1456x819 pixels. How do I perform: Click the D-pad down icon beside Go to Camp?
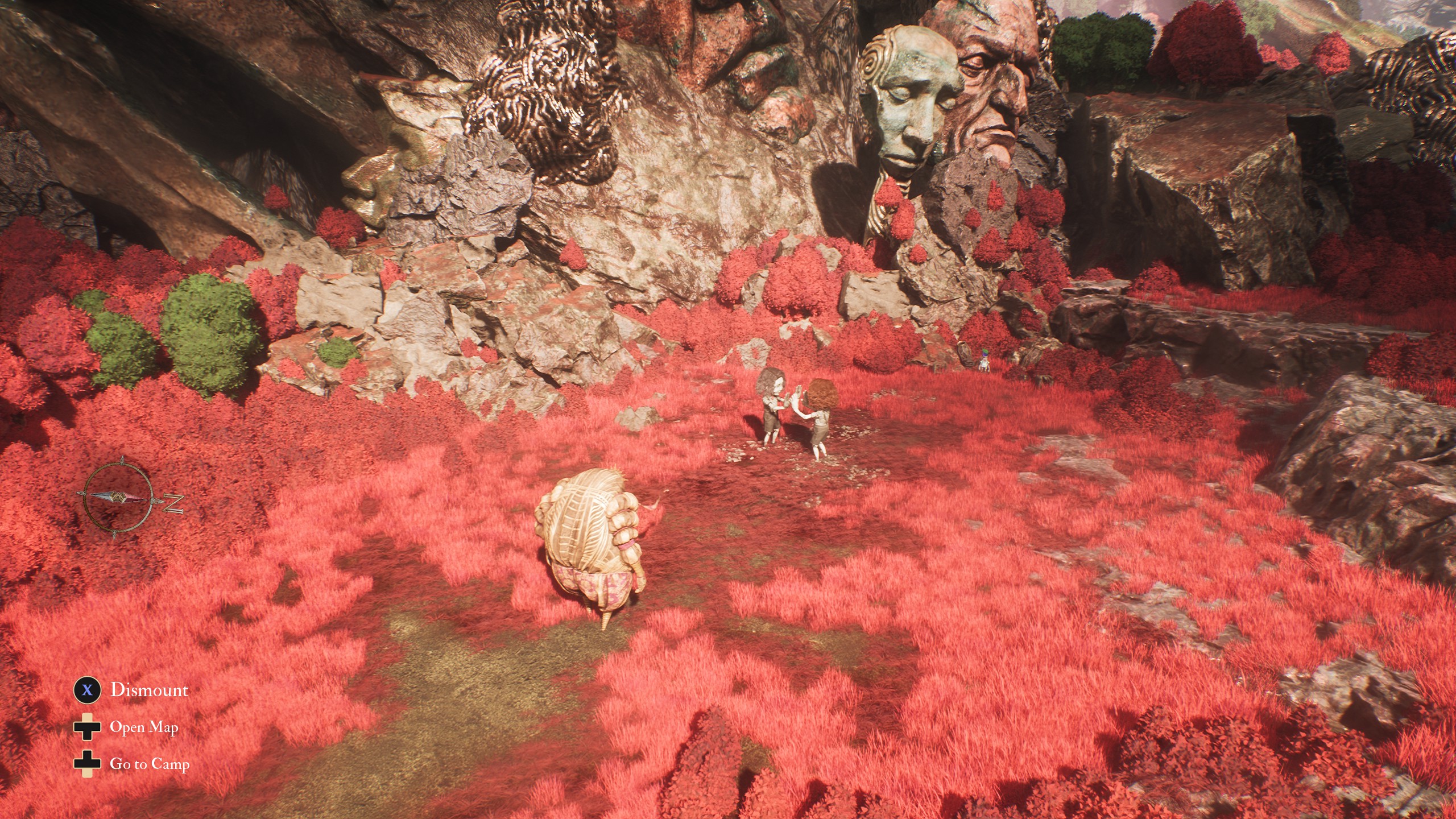[86, 765]
